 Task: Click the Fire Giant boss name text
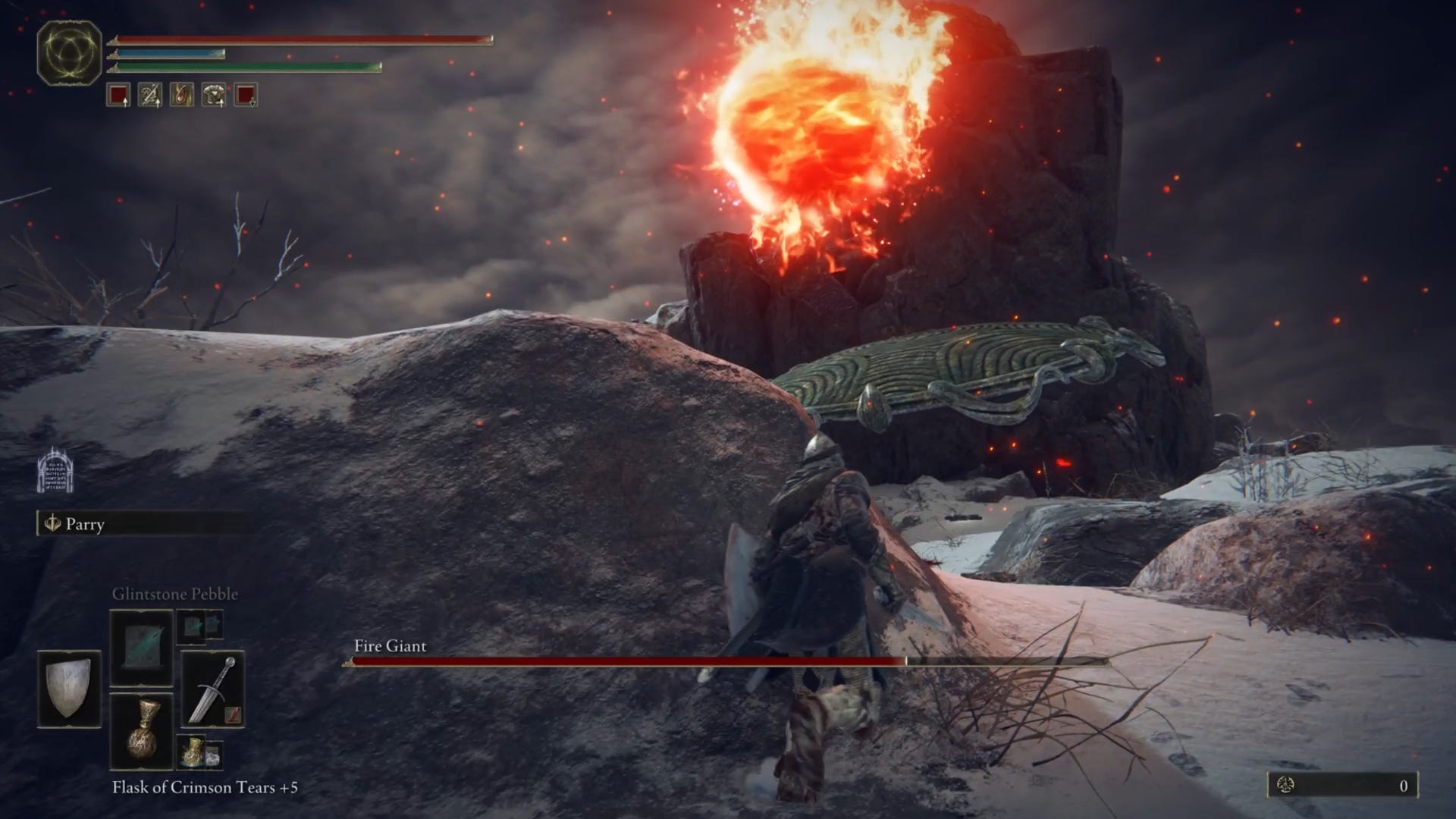(x=388, y=648)
